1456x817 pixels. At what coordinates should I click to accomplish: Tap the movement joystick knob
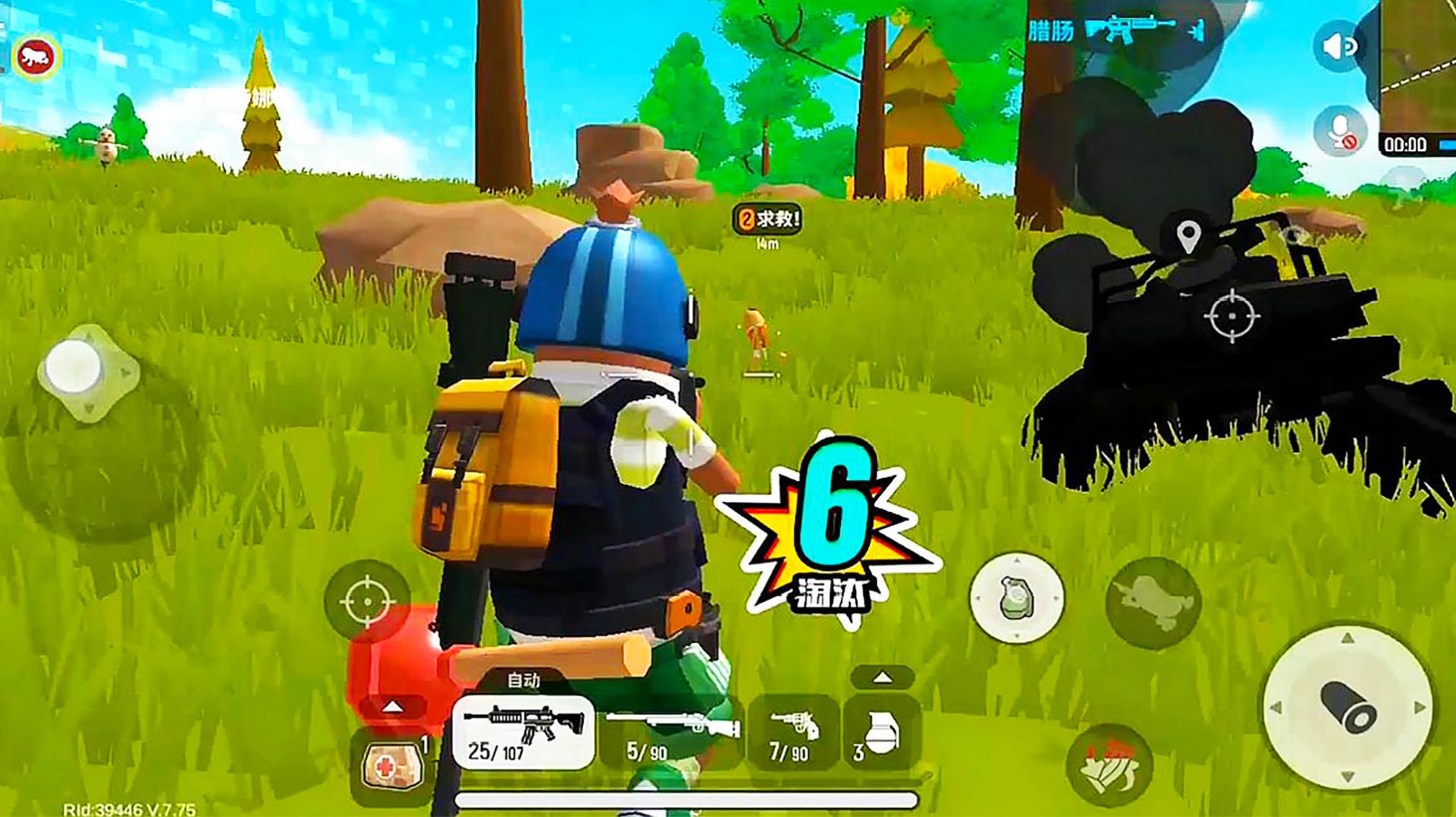tap(74, 368)
